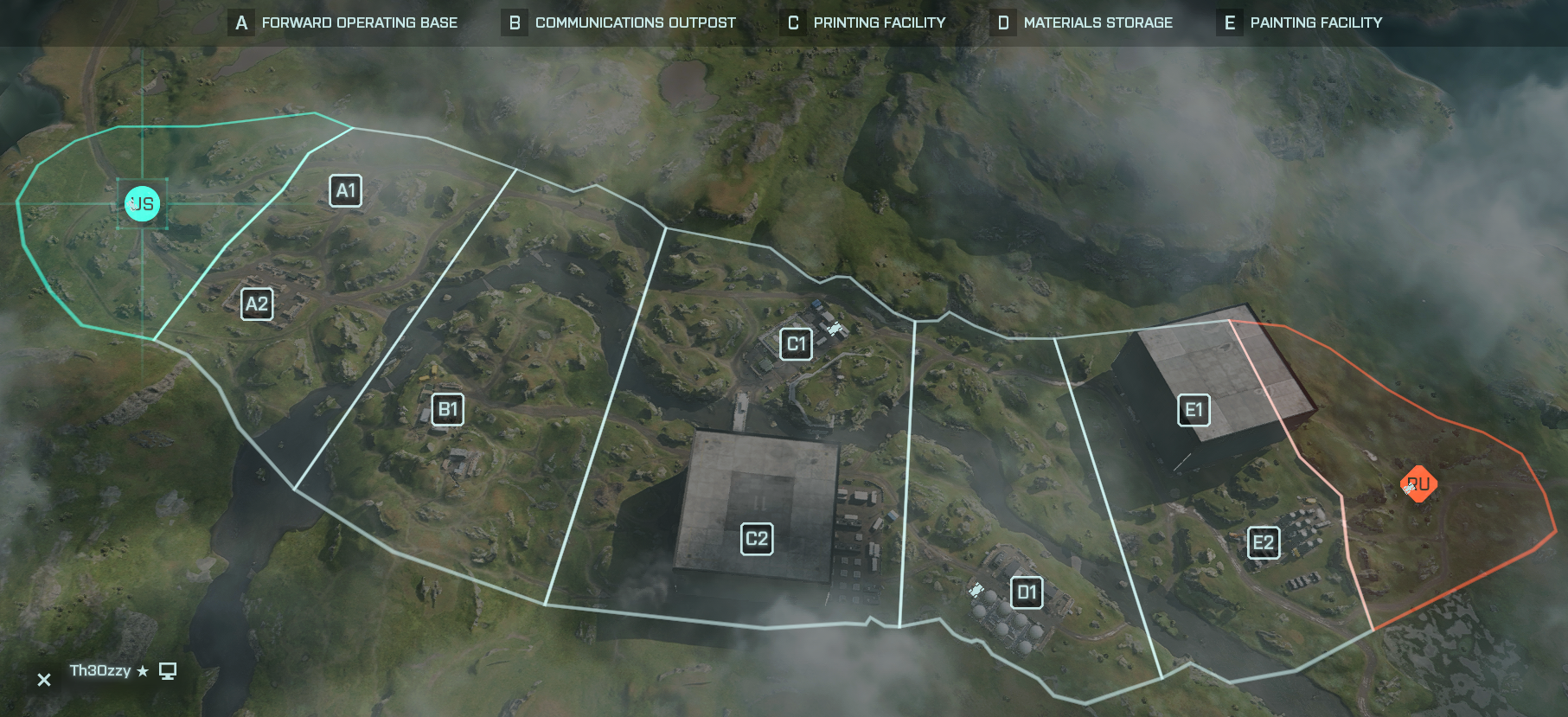Select the PAINTING FACILITY sector label
Image resolution: width=1568 pixels, height=717 pixels.
[x=1315, y=22]
